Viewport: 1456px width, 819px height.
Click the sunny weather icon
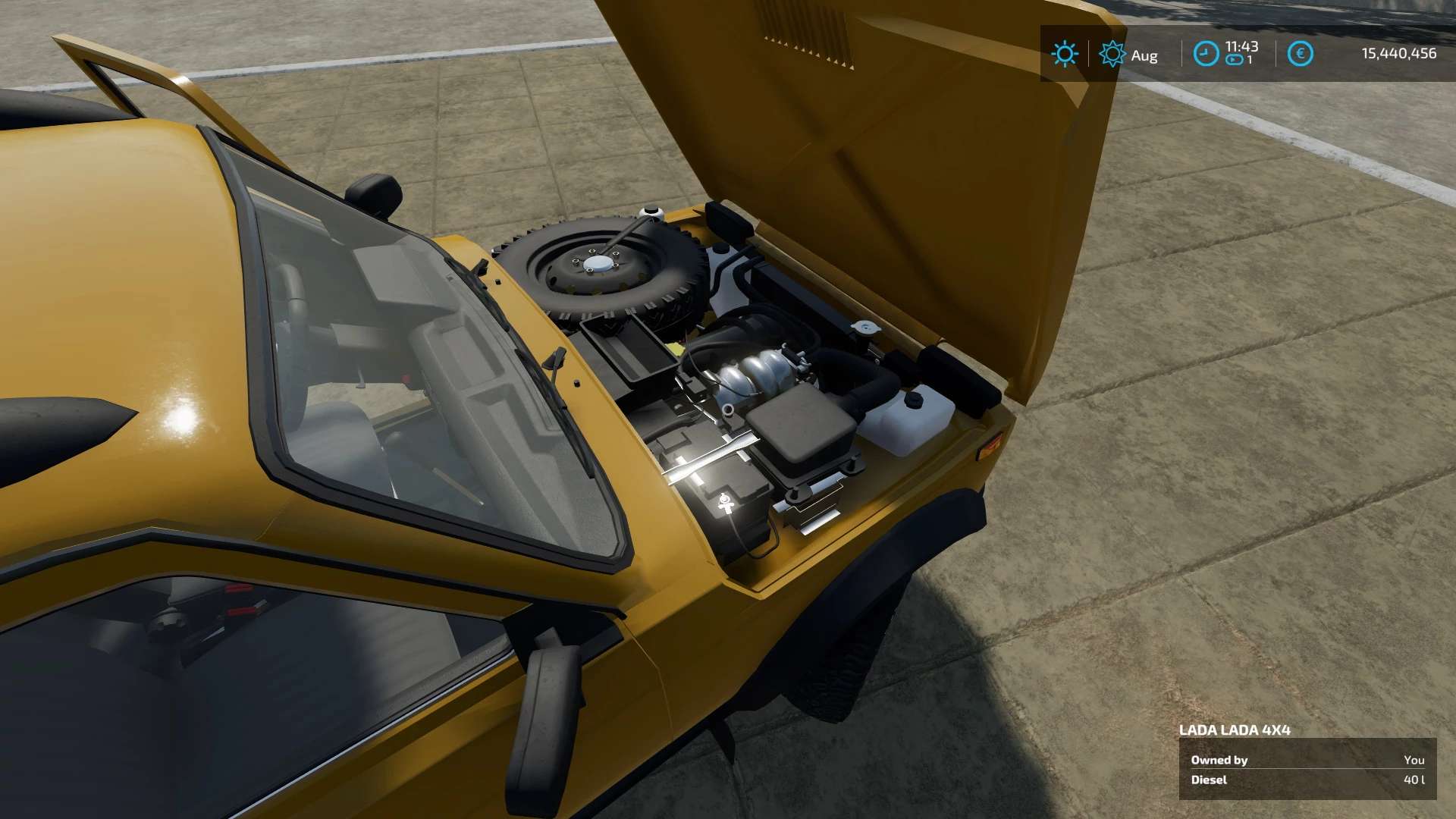point(1065,54)
